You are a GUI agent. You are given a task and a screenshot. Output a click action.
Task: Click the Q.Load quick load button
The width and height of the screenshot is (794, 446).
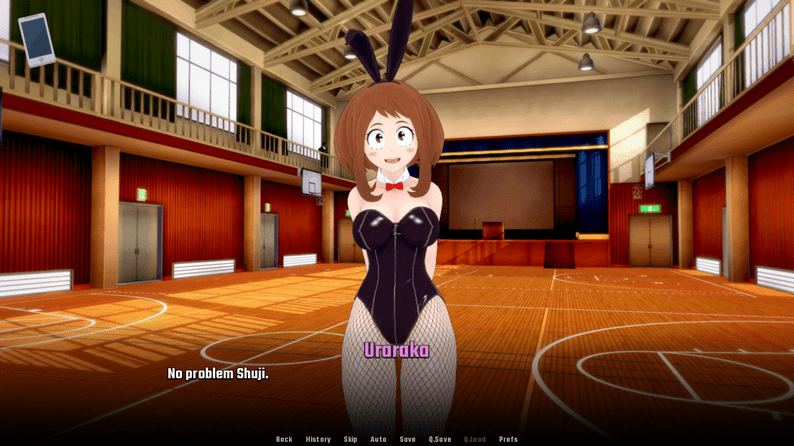475,439
